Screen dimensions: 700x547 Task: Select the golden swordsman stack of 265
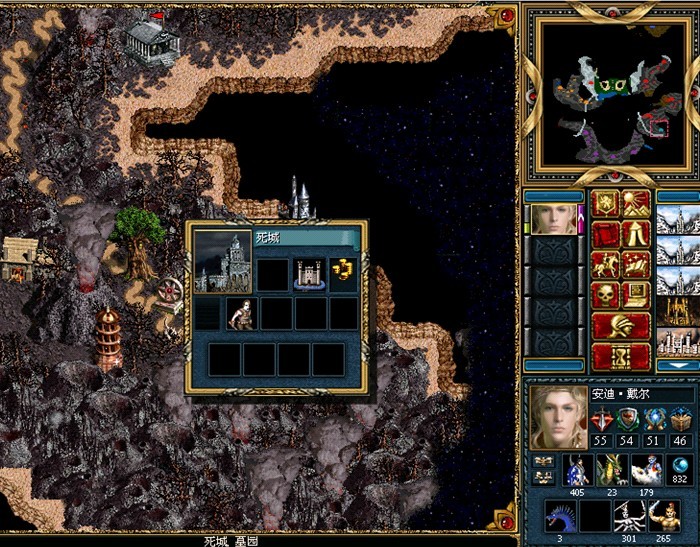(663, 517)
